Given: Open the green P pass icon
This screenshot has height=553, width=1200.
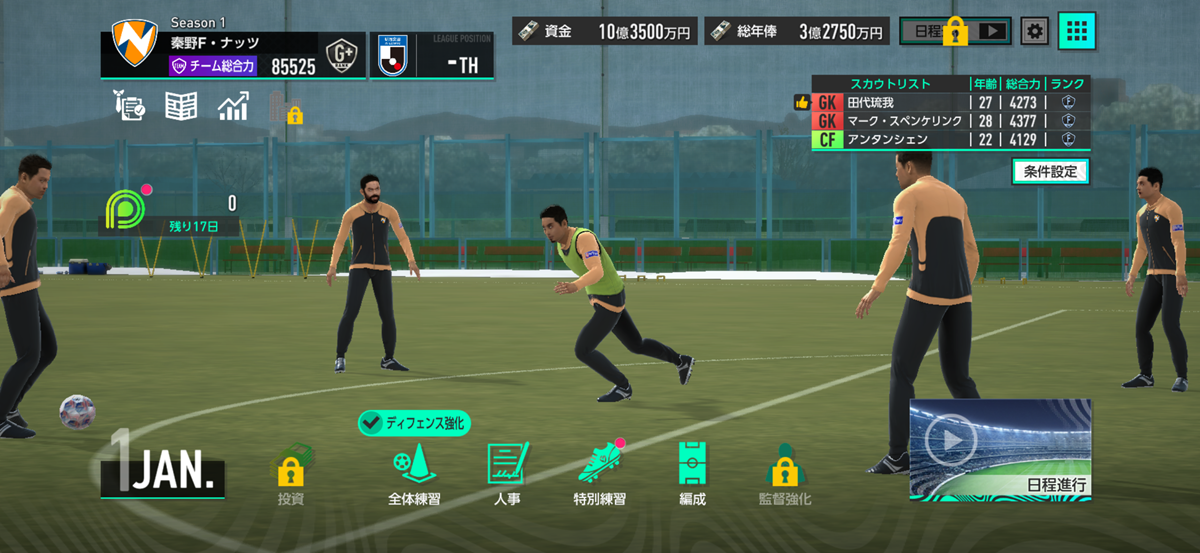Looking at the screenshot, I should [123, 206].
